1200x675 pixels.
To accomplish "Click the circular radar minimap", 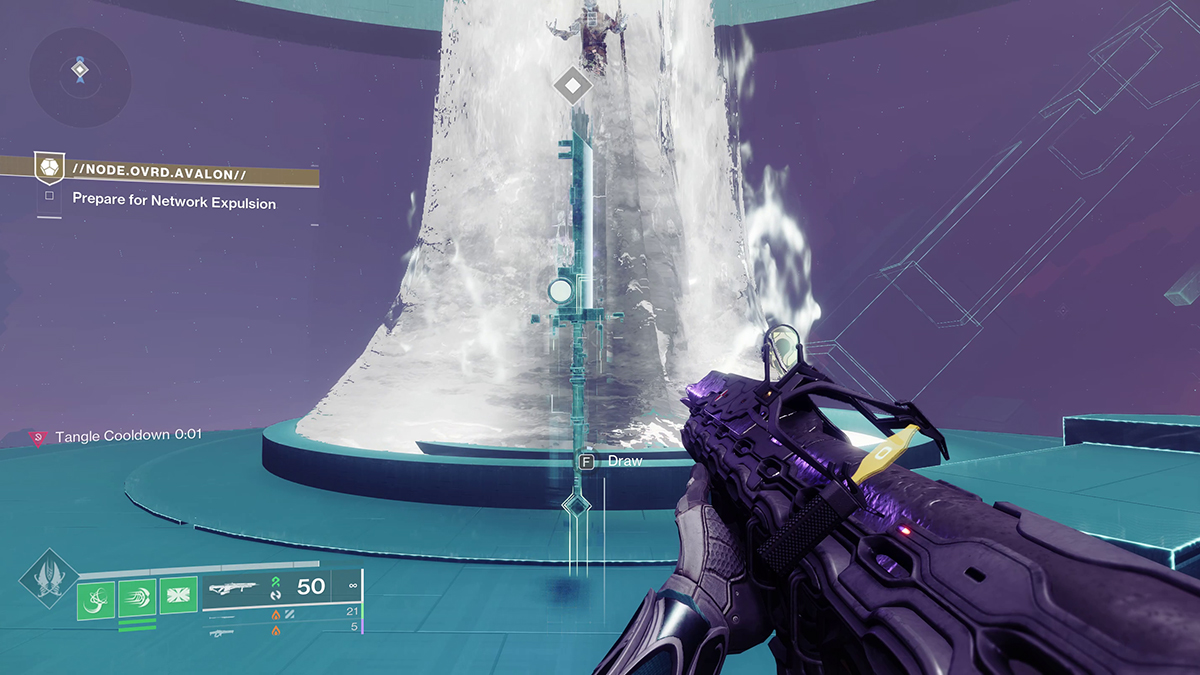I will (78, 71).
